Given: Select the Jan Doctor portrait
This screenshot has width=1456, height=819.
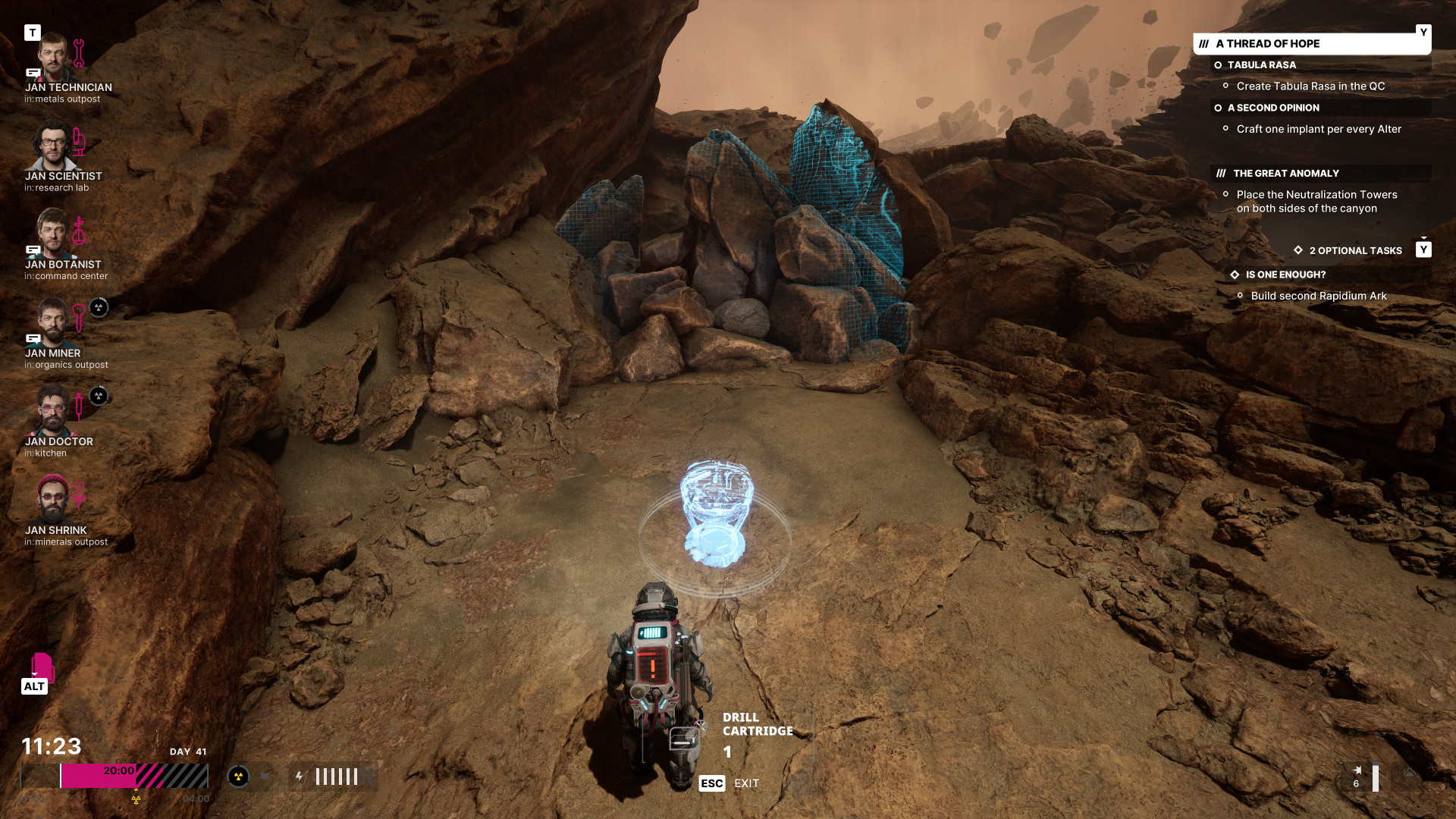Looking at the screenshot, I should (52, 411).
